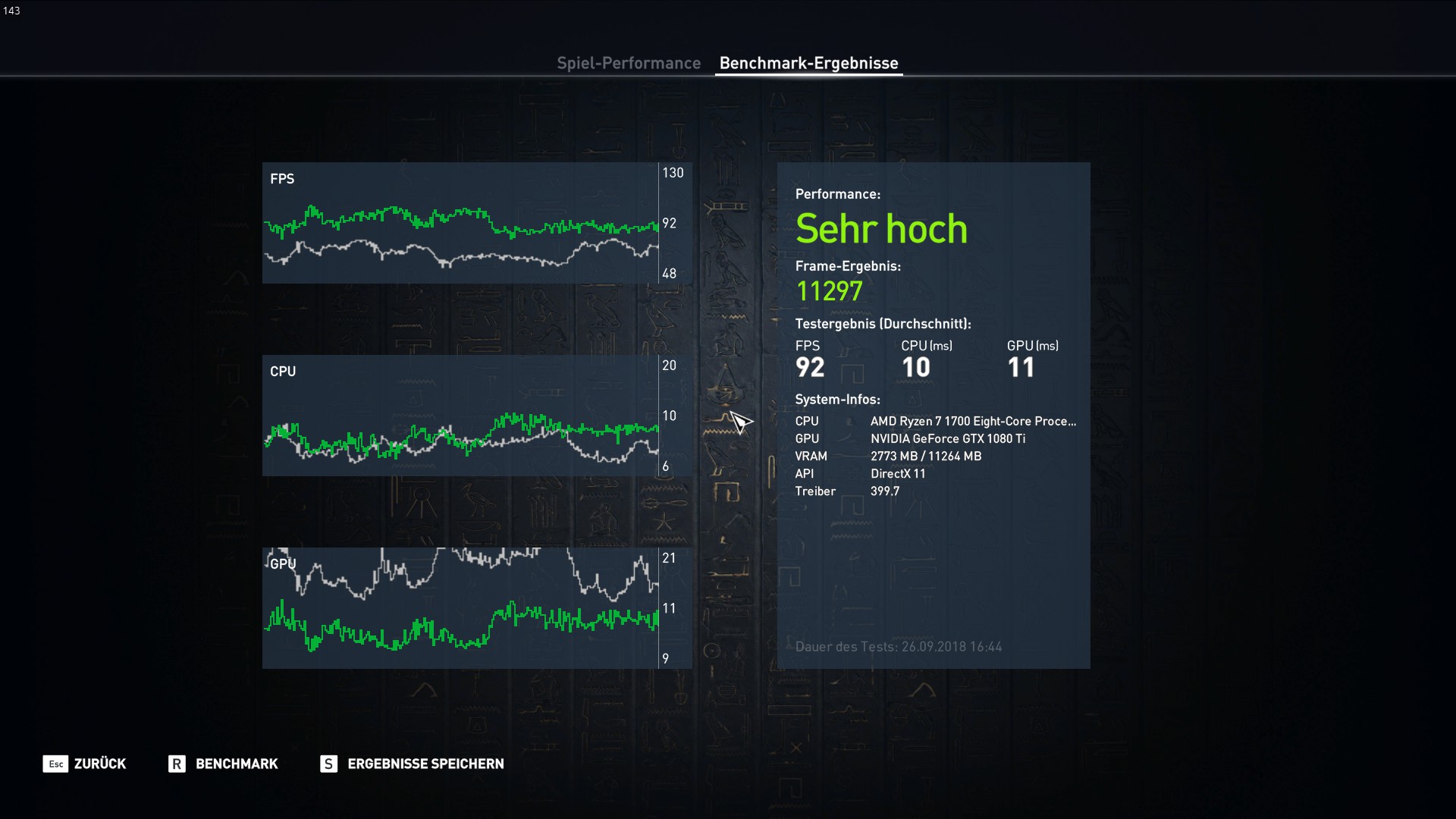Click the Dauer des Tests timestamp

pos(899,647)
